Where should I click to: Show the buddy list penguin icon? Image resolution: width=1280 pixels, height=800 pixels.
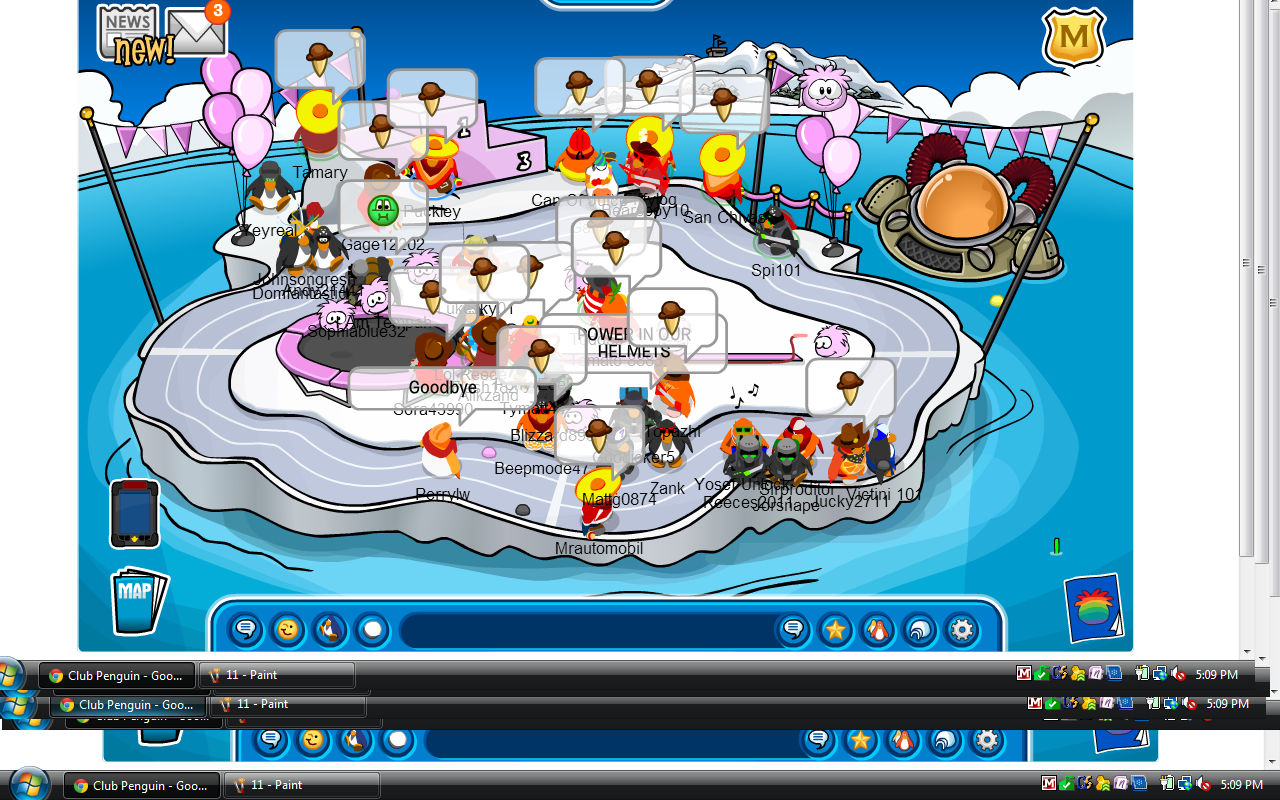[x=877, y=630]
